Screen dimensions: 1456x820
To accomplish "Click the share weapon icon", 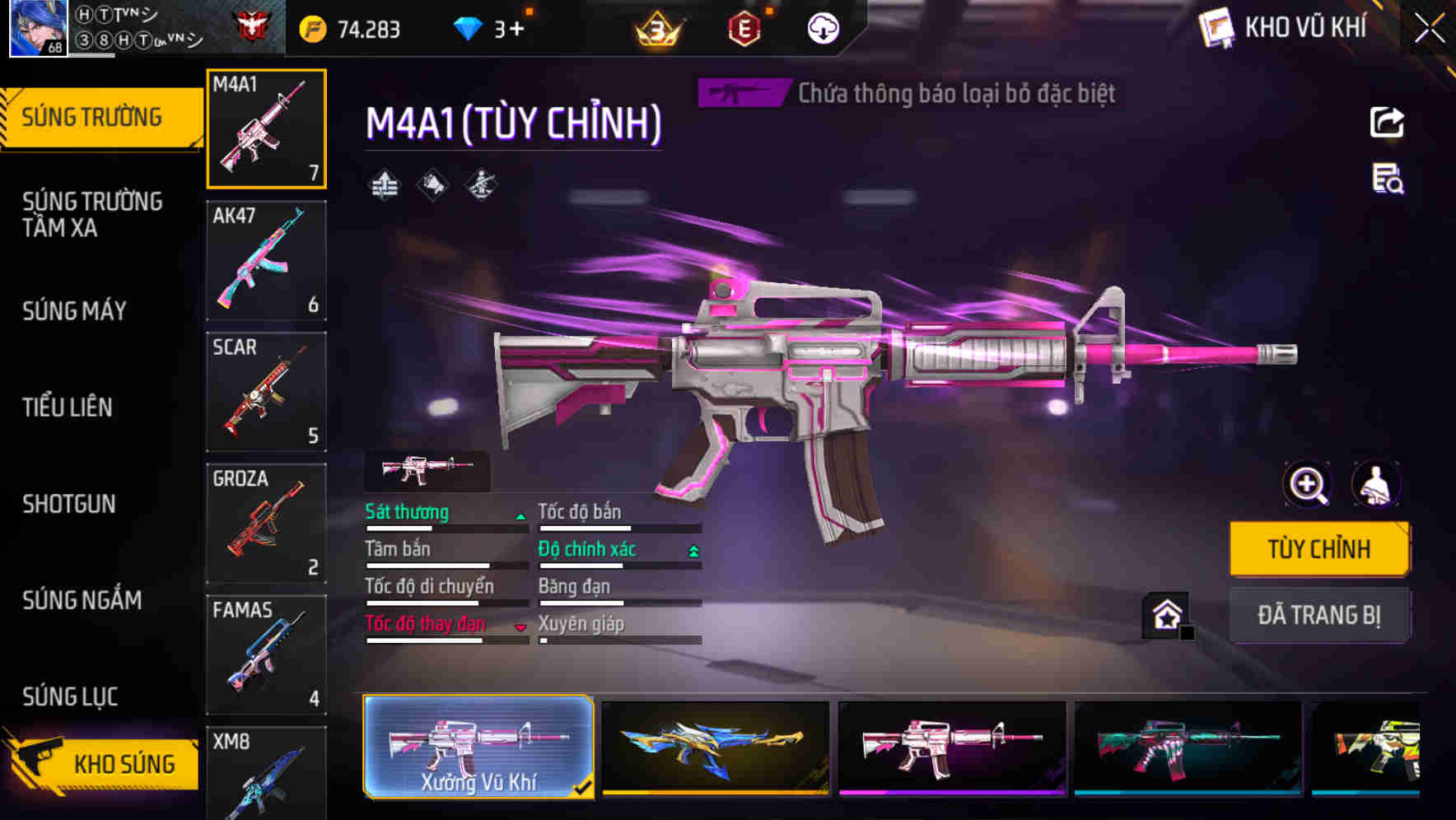I will [x=1388, y=122].
